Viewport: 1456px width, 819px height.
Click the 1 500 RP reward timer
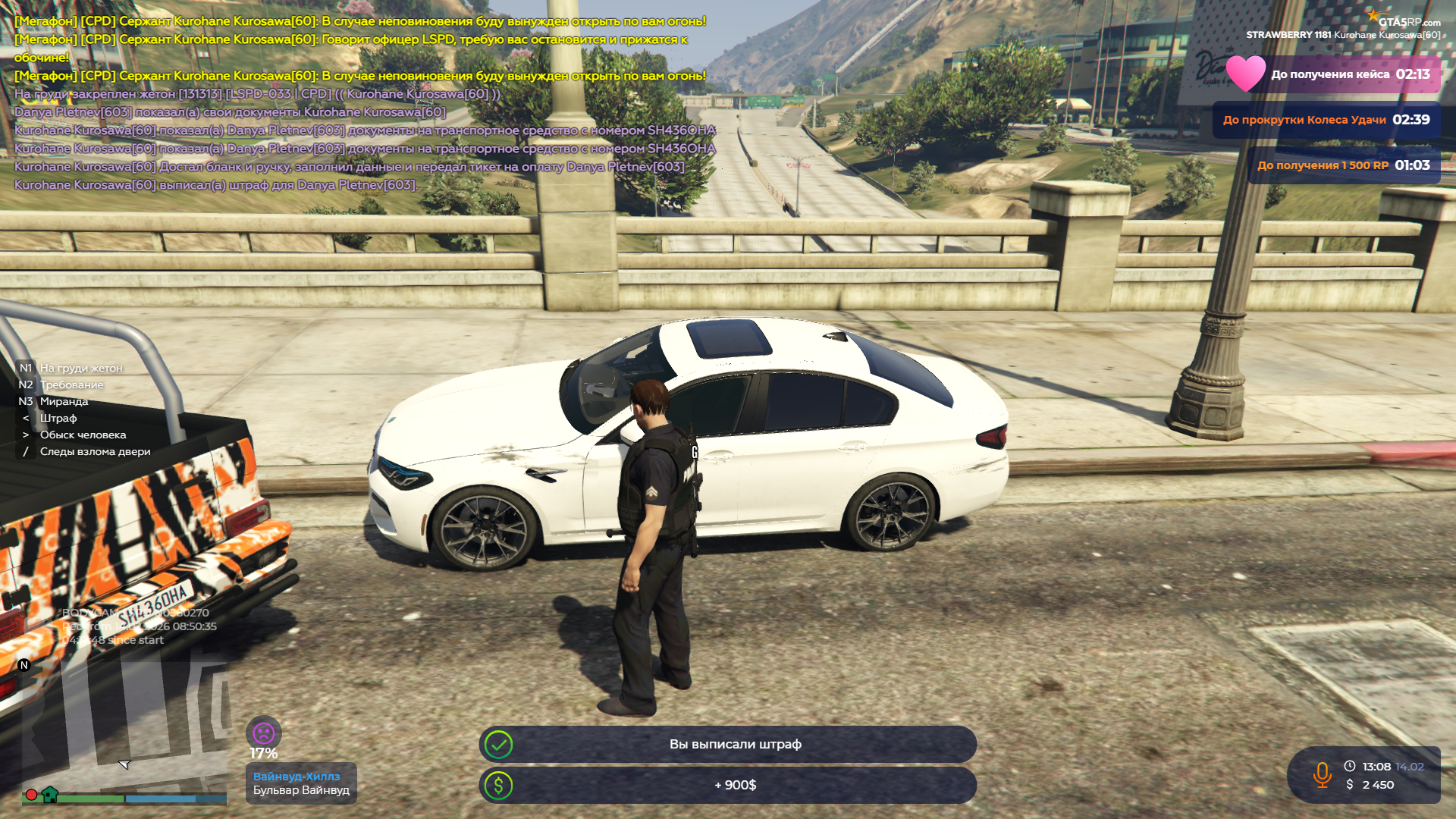click(1343, 165)
